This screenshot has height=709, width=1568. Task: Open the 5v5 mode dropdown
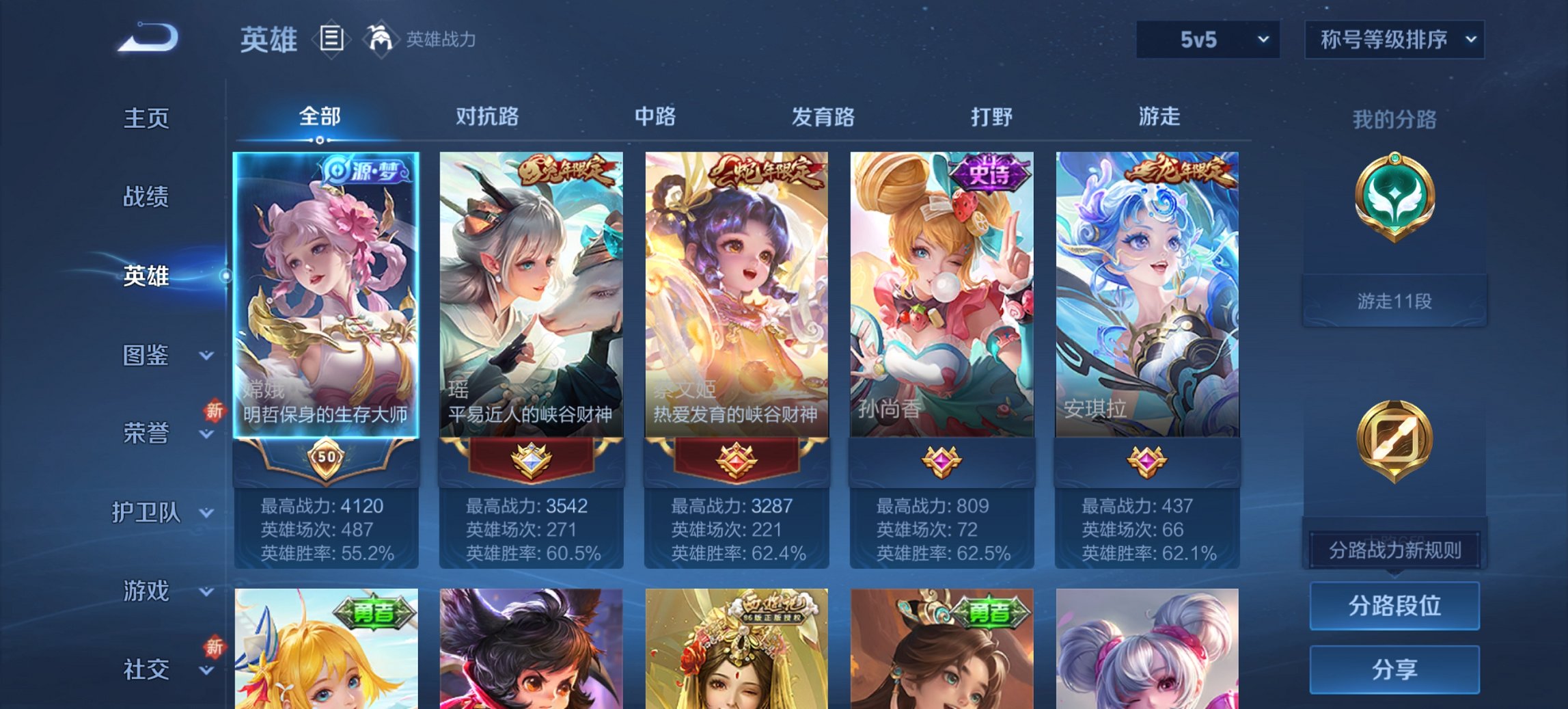tap(1207, 40)
